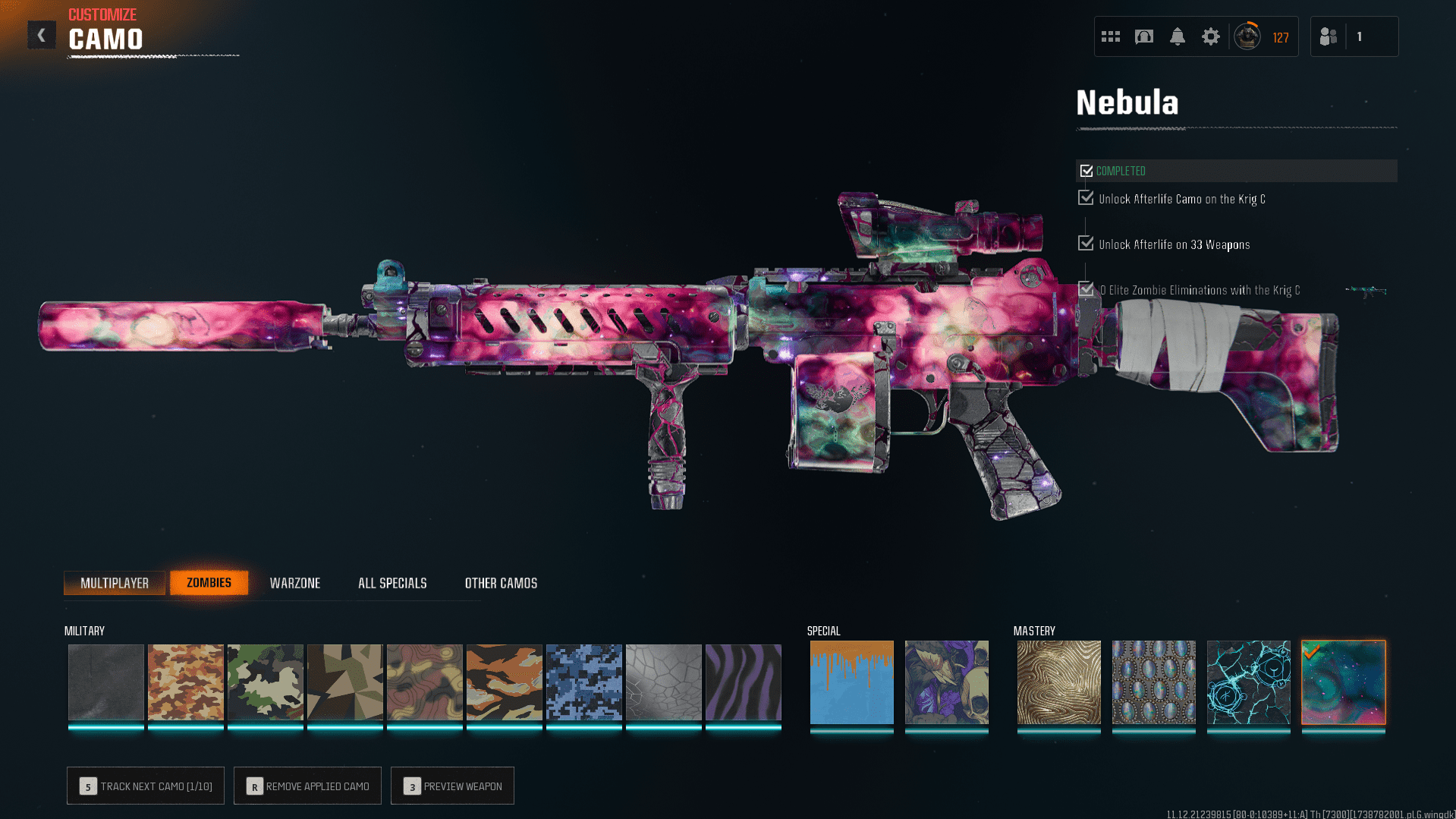Screen dimensions: 1456x819
Task: Open the Warzone camo tab
Action: 295,582
